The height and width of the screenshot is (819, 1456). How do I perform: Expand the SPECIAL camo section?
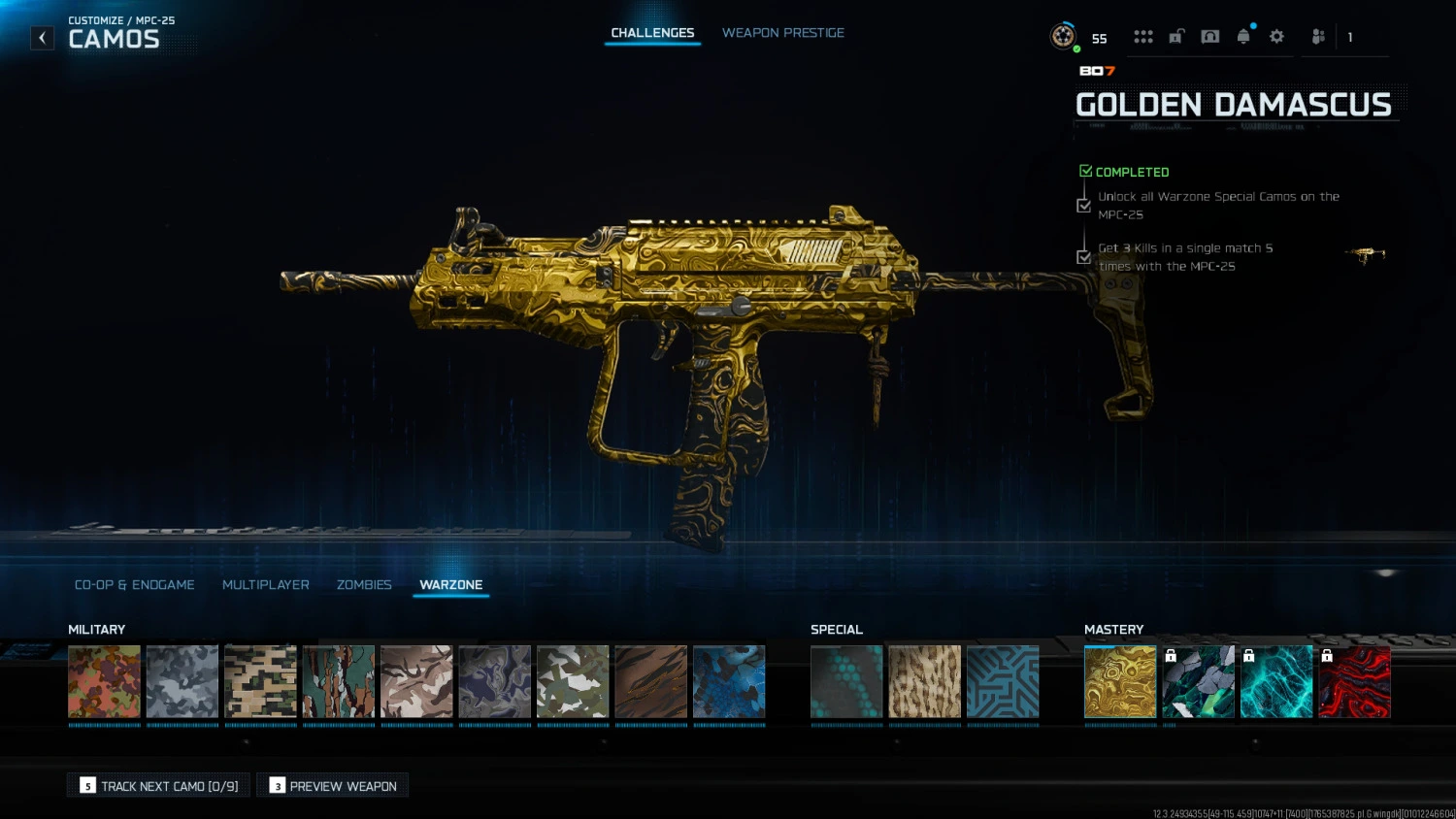tap(837, 629)
